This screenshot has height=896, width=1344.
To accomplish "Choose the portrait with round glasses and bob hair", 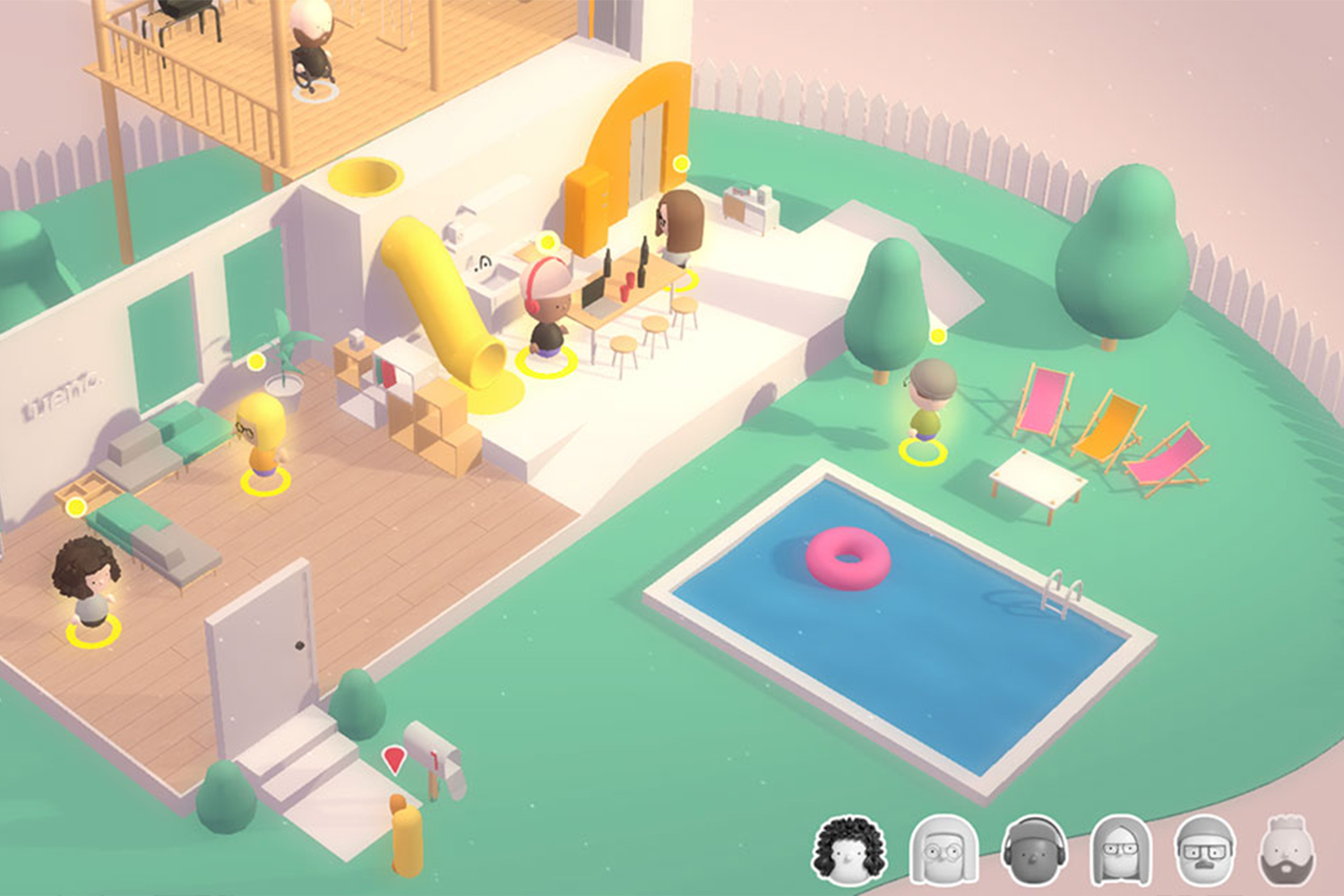I will [942, 849].
